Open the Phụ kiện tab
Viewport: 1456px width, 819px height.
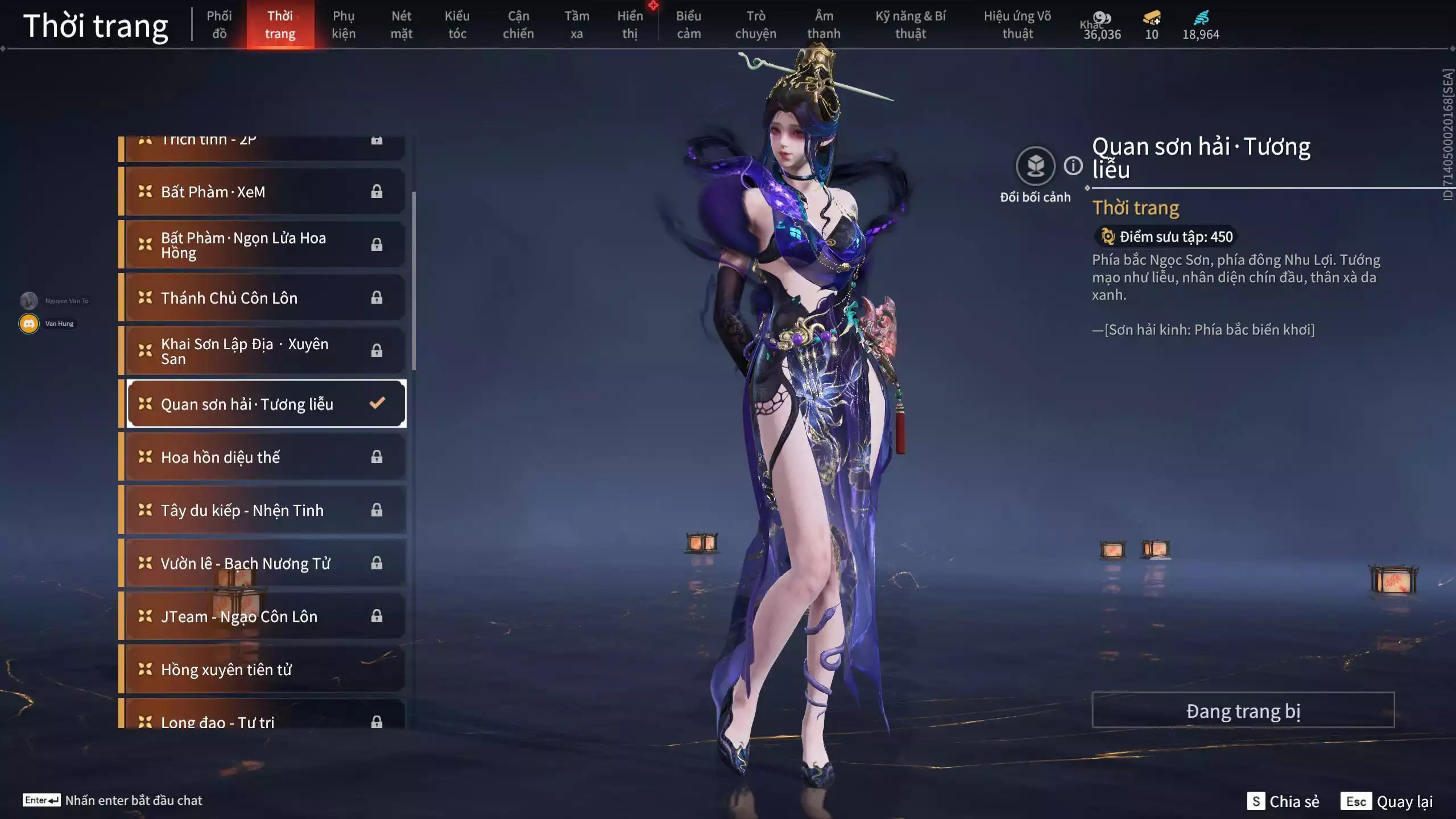click(344, 25)
